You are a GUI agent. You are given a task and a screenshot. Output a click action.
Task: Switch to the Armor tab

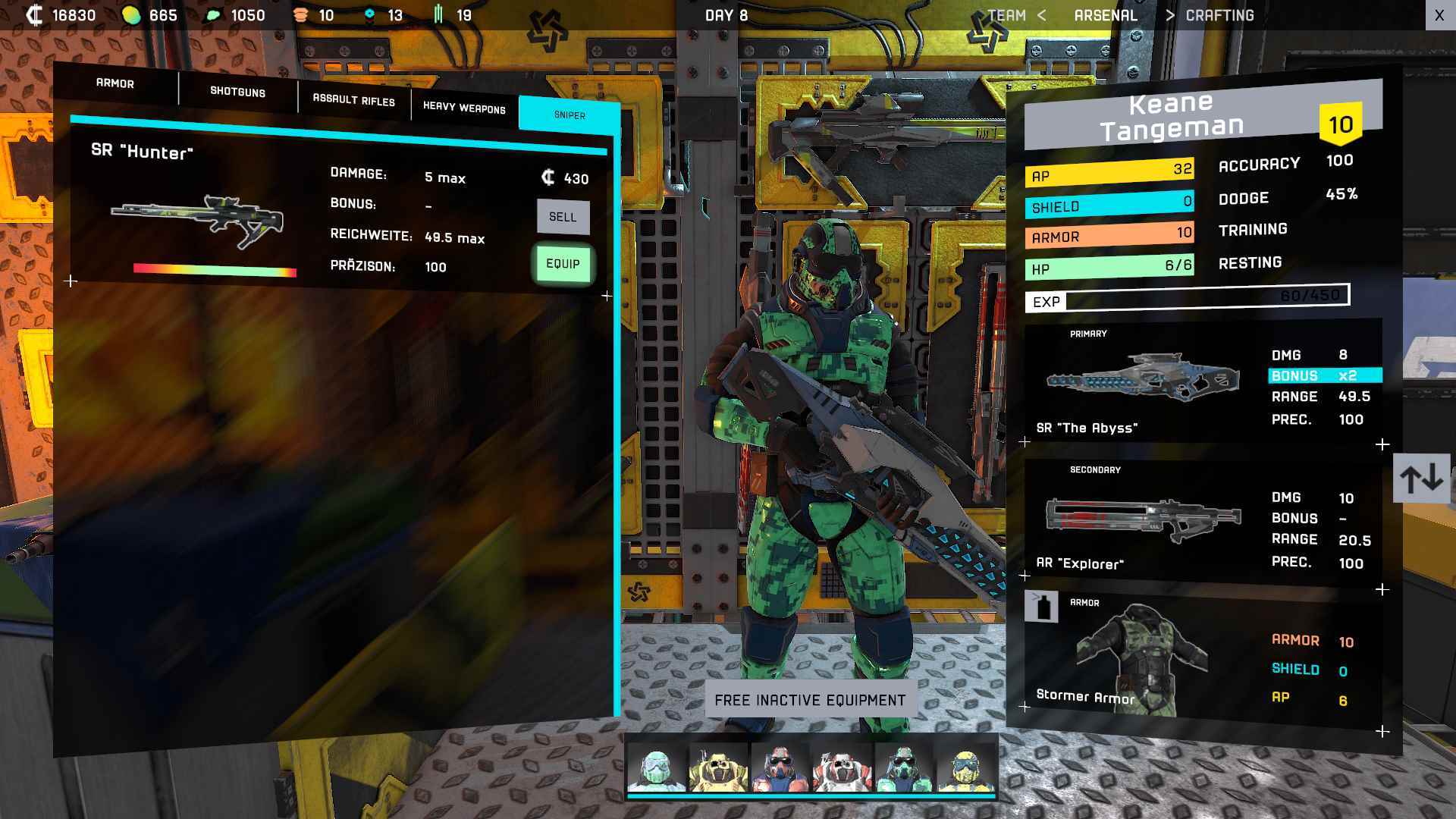point(114,83)
